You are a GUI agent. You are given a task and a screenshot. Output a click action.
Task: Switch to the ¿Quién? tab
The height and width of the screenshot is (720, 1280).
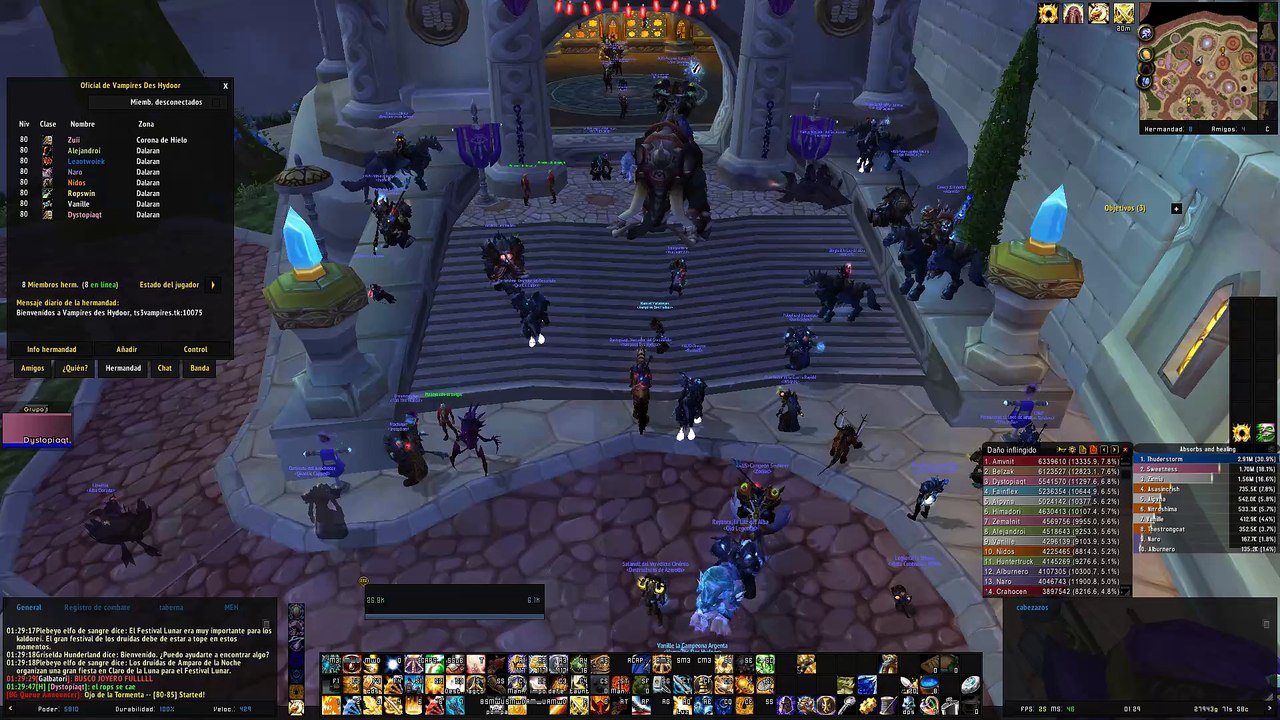tap(75, 368)
